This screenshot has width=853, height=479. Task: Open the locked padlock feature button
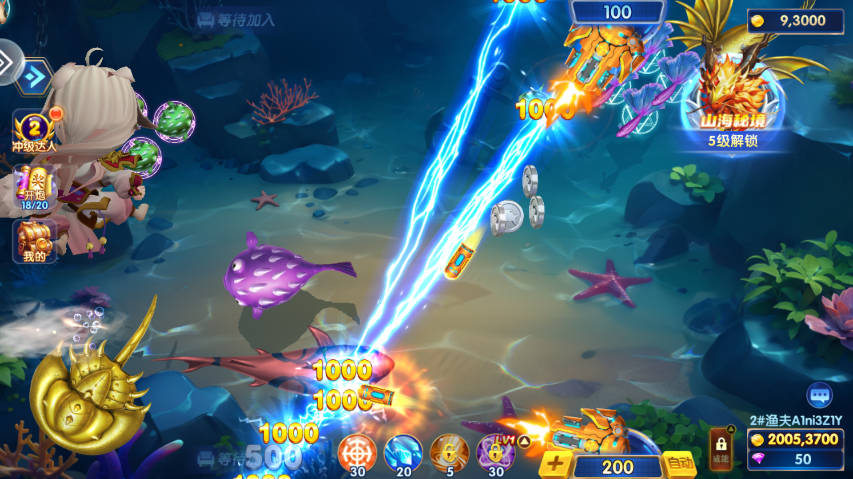point(720,448)
